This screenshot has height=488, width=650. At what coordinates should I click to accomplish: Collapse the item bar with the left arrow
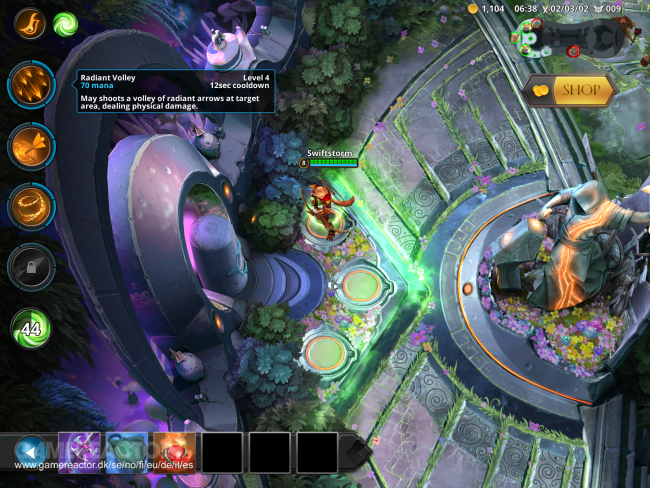point(30,452)
